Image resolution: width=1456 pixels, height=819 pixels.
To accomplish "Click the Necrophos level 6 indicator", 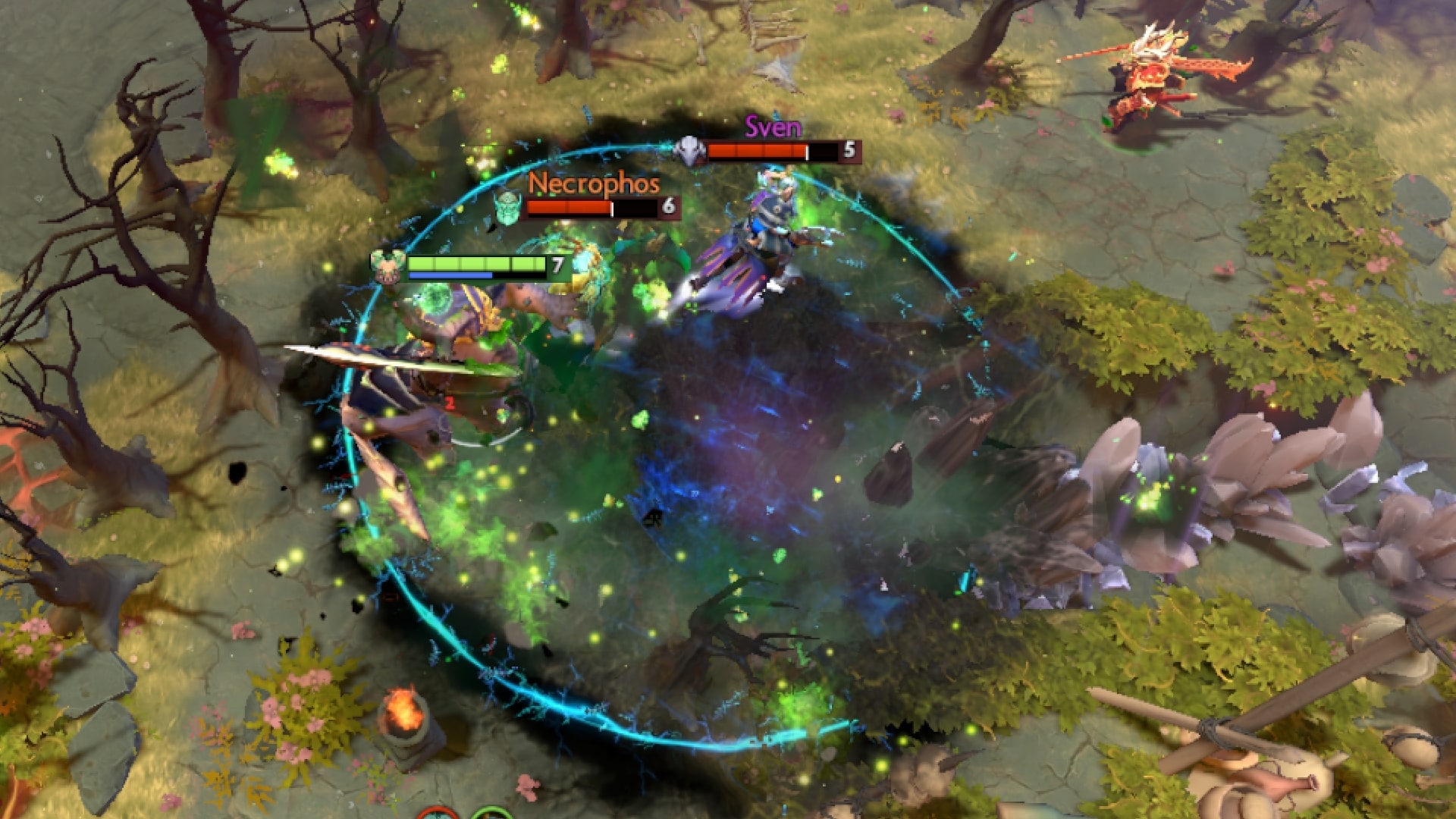I will pyautogui.click(x=670, y=206).
